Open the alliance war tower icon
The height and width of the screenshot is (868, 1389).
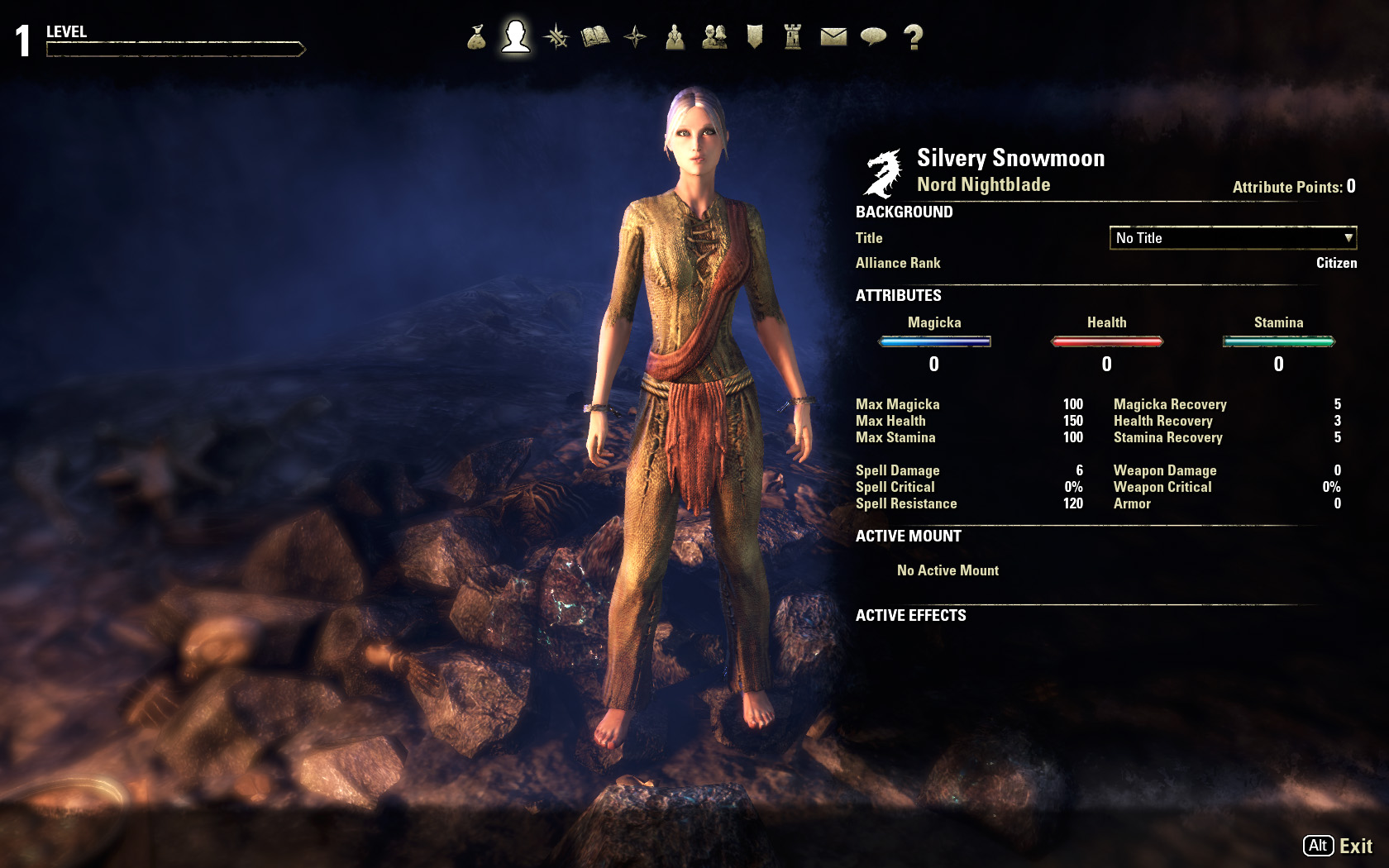pyautogui.click(x=793, y=37)
